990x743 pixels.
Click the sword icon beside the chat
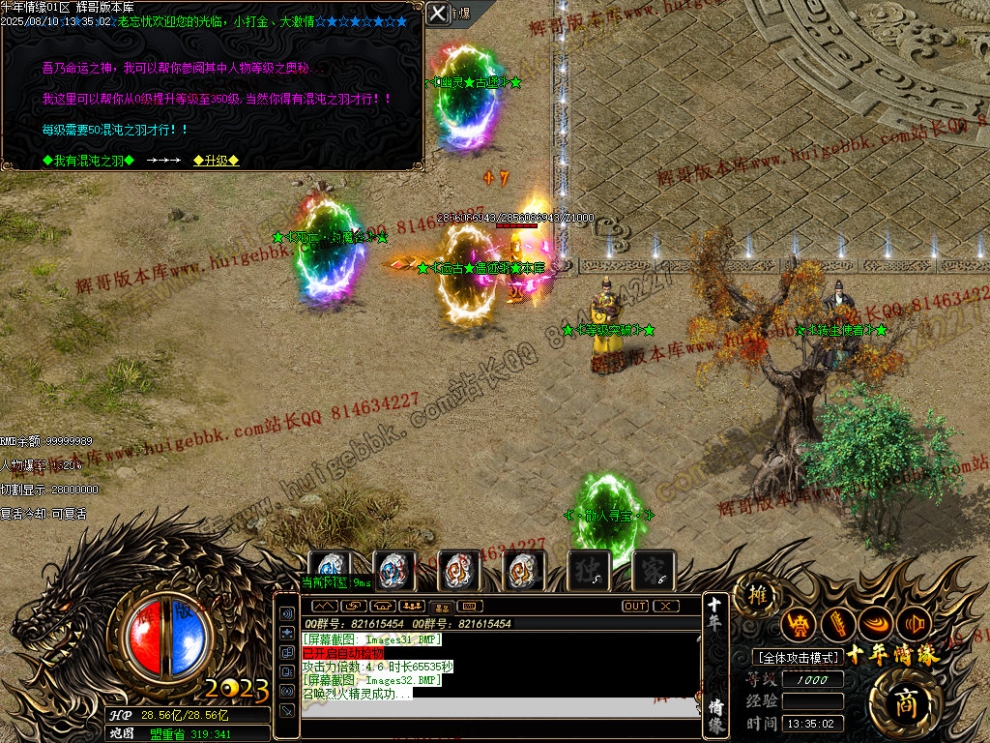[287, 710]
